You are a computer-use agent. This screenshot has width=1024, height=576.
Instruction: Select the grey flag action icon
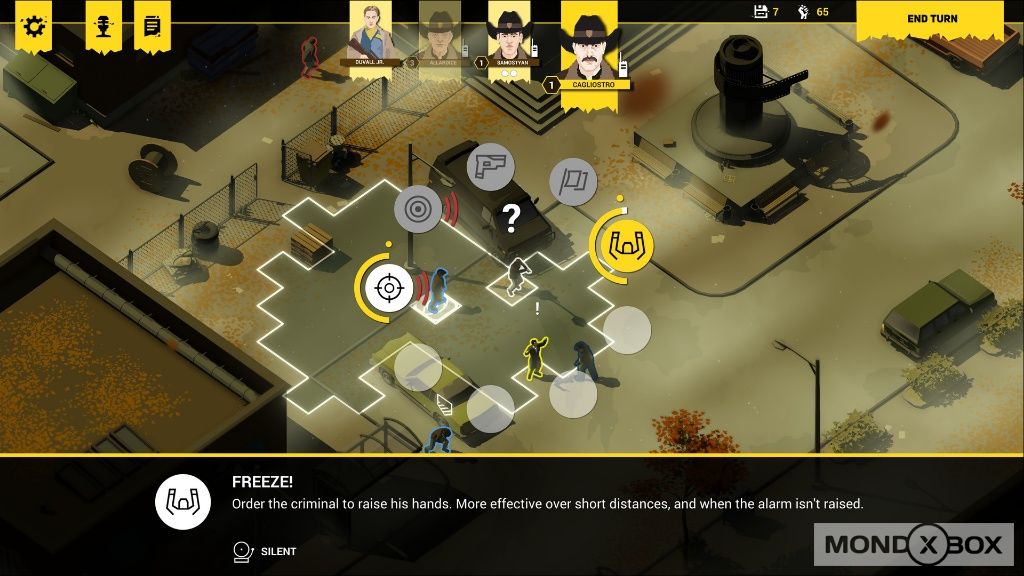(x=573, y=183)
